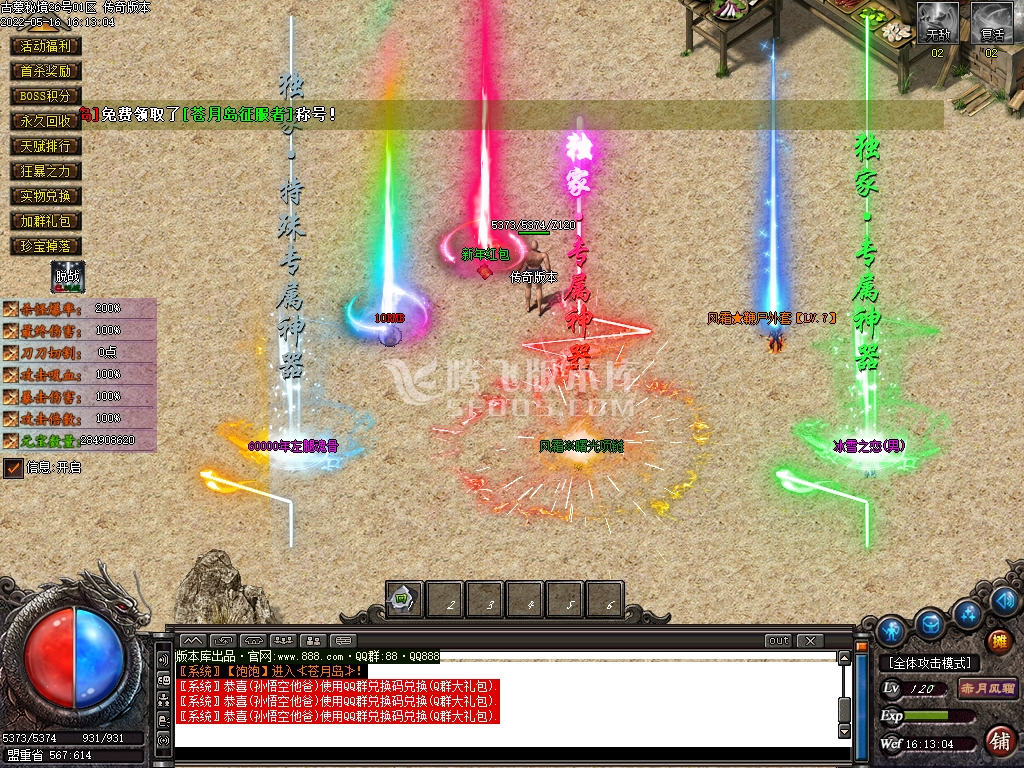Show the BOSS积分 points panel
The height and width of the screenshot is (768, 1024).
(x=46, y=96)
